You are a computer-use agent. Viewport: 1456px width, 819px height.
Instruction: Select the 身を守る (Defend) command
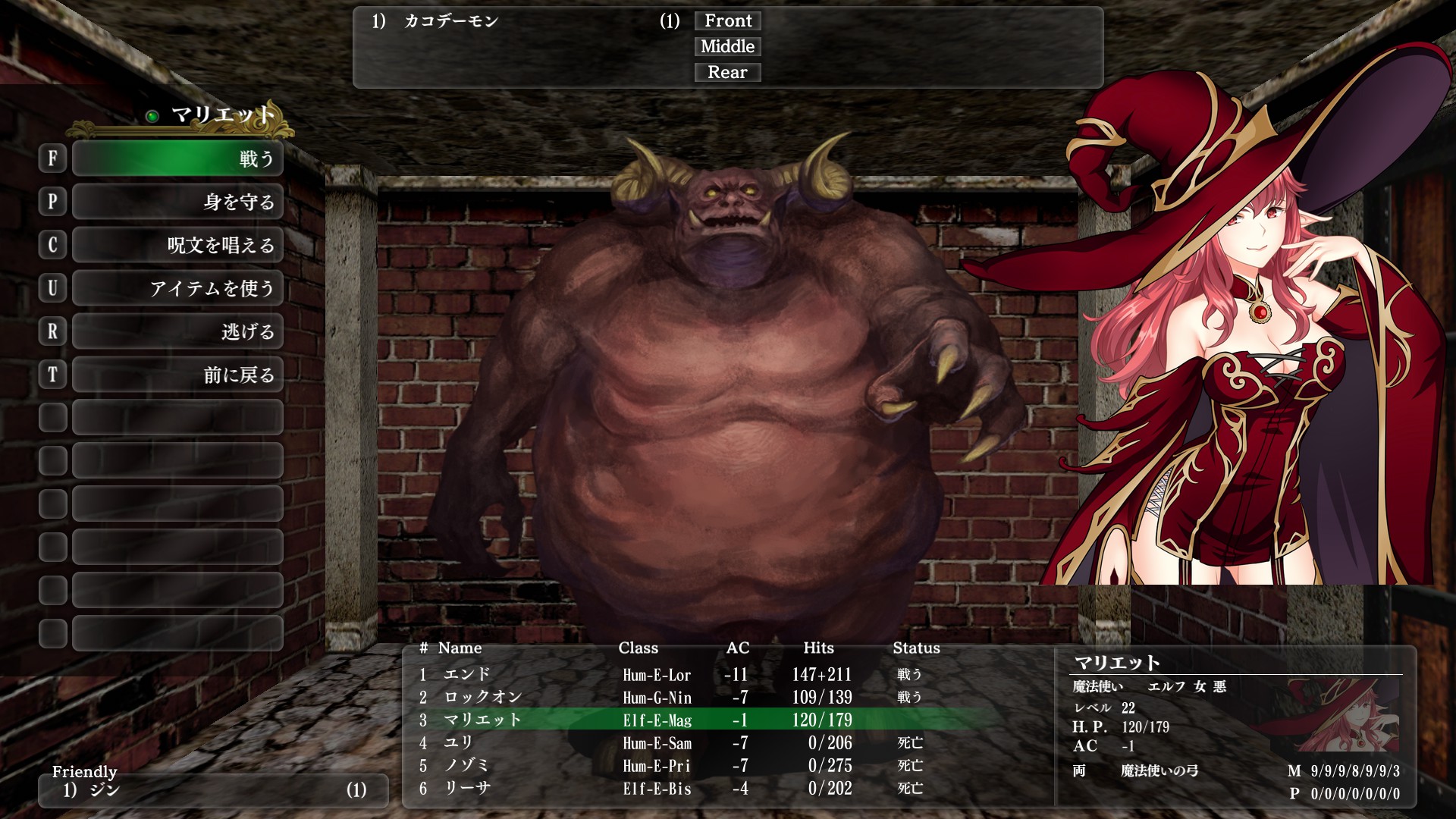(x=177, y=202)
